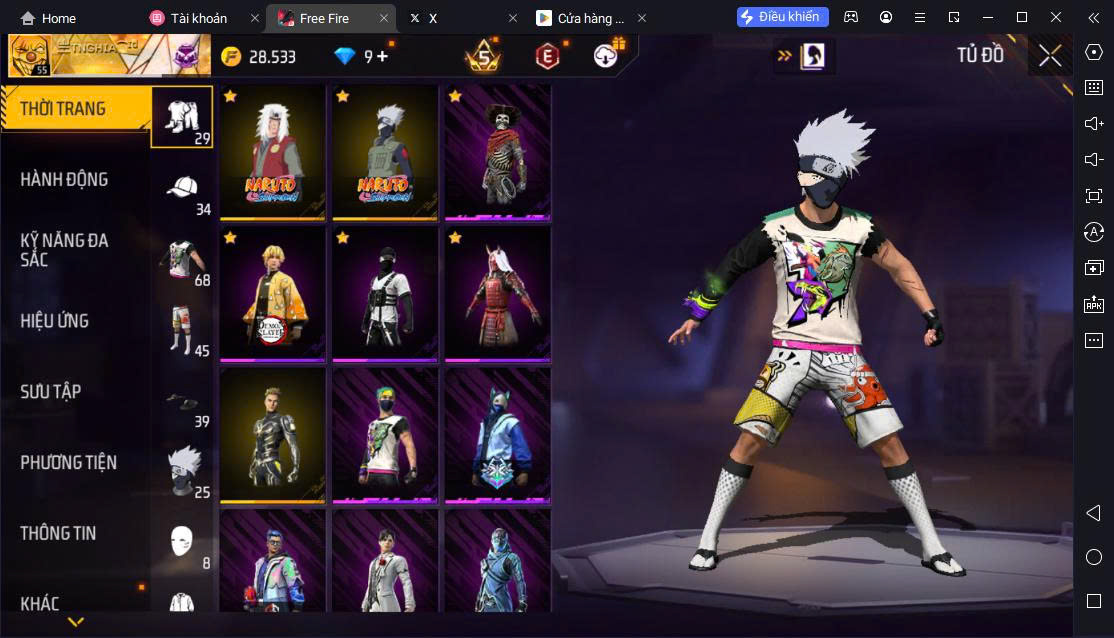Click the gold coin balance icon
This screenshot has width=1114, height=638.
[232, 57]
